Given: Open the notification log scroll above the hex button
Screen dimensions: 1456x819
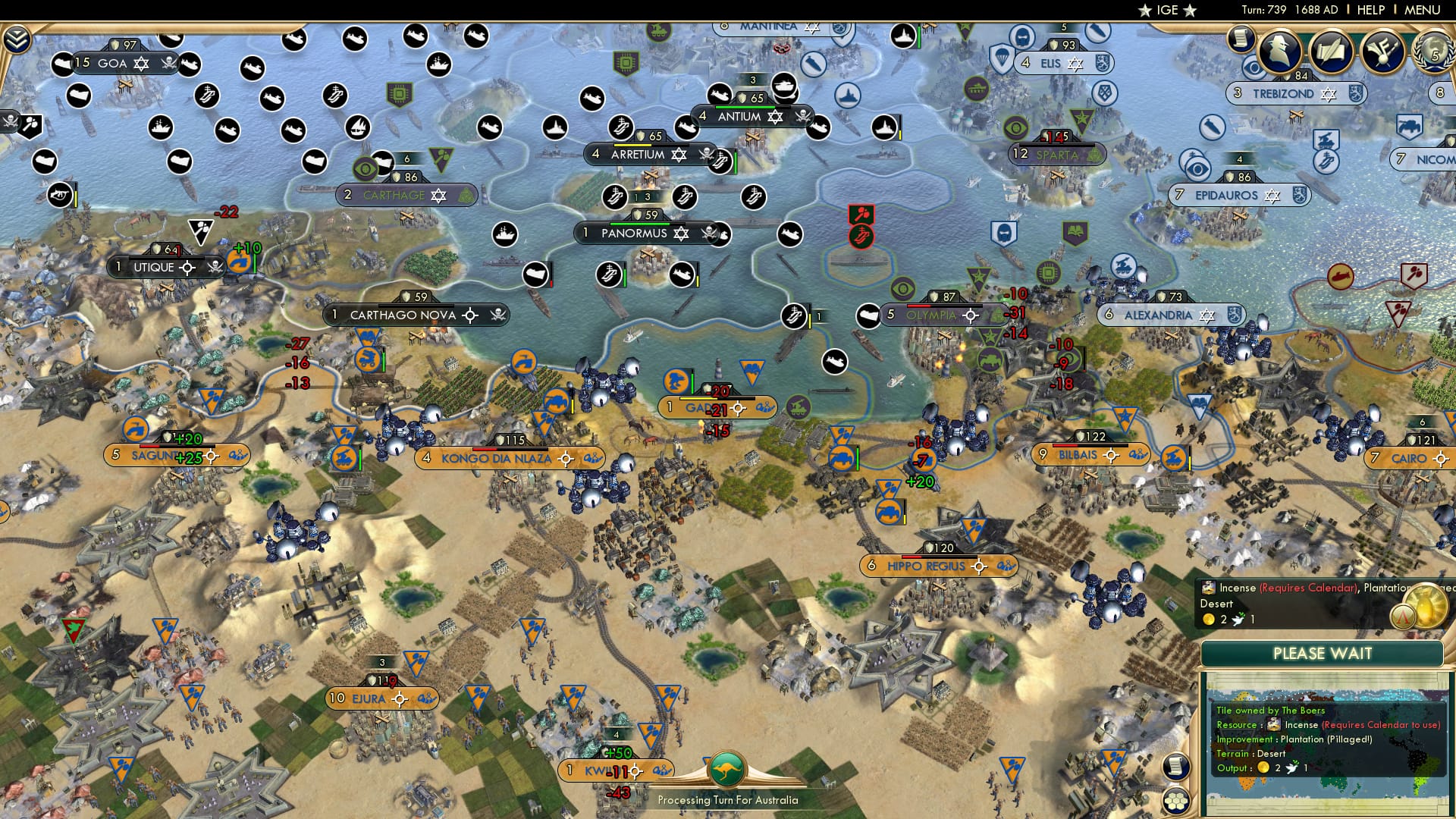Looking at the screenshot, I should click(1176, 767).
